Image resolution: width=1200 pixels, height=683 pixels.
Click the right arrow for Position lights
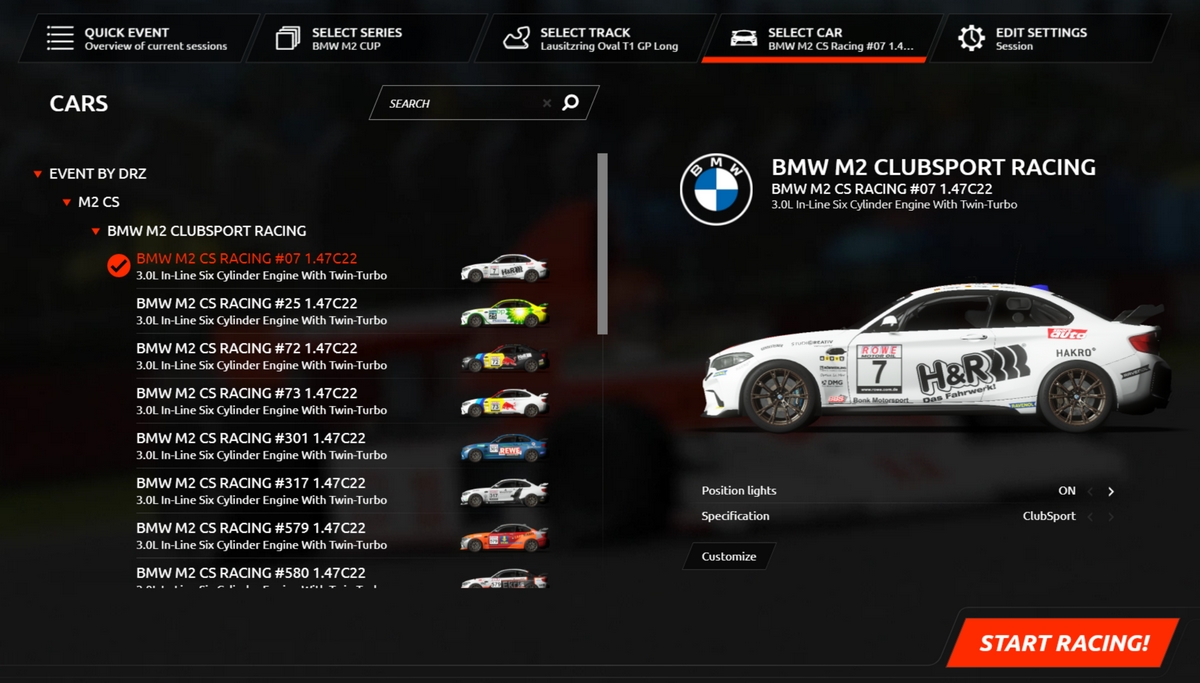[1111, 492]
